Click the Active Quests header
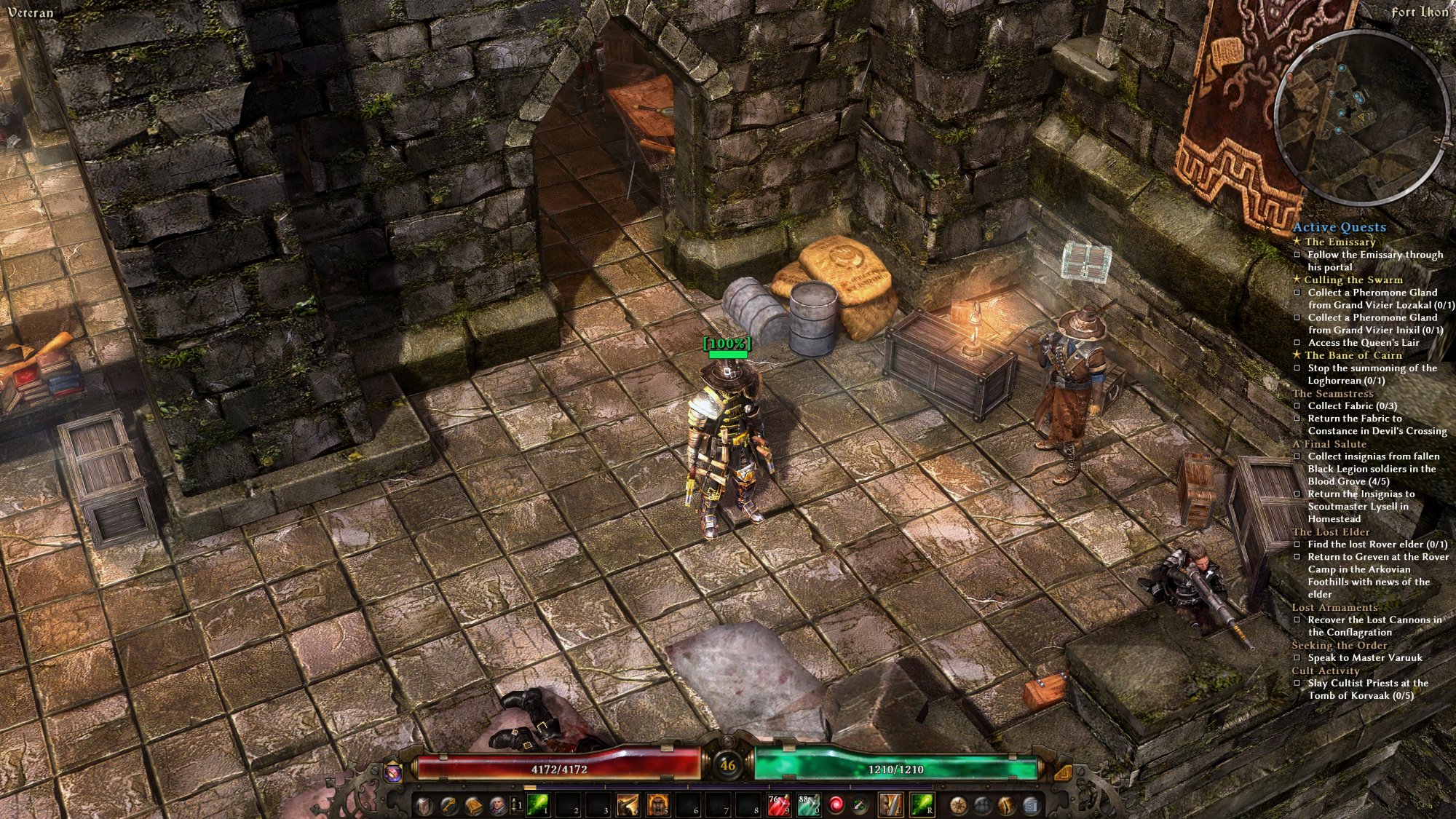Screen dimensions: 1456x819 click(1340, 227)
